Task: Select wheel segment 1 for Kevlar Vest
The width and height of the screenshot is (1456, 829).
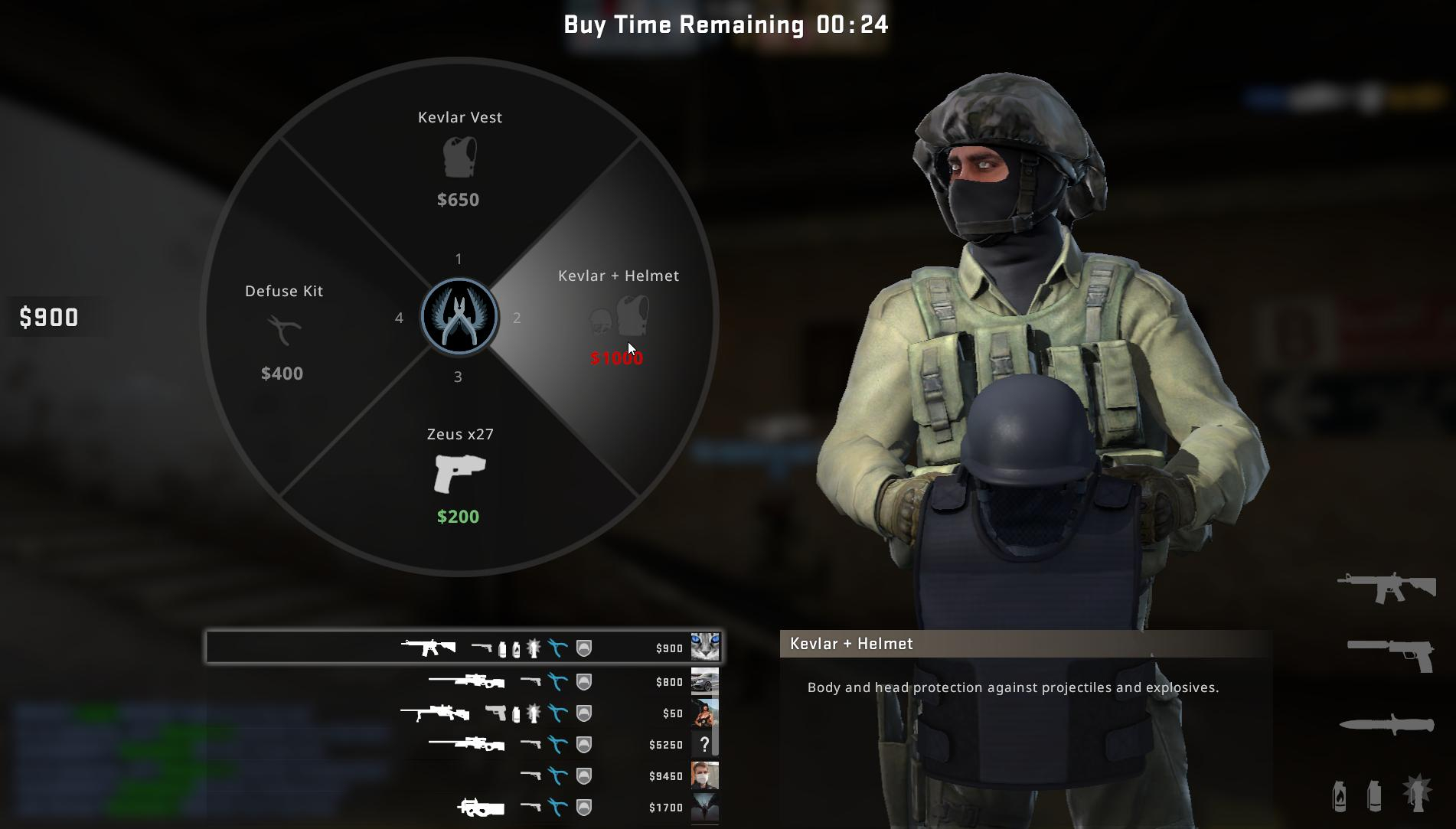Action: 458,259
